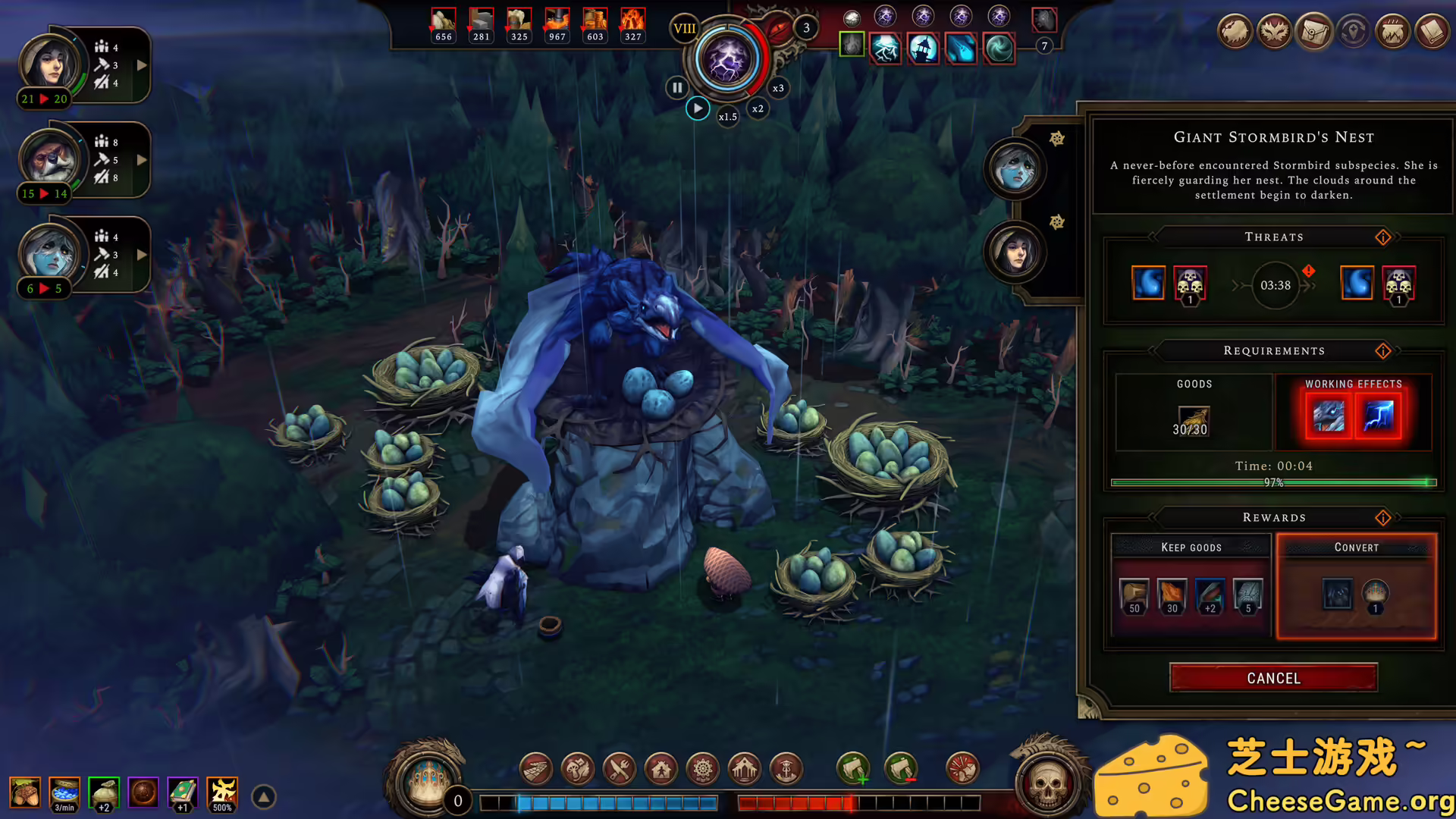This screenshot has height=819, width=1456.
Task: Activate the remove woodcutting marks tool
Action: (901, 769)
